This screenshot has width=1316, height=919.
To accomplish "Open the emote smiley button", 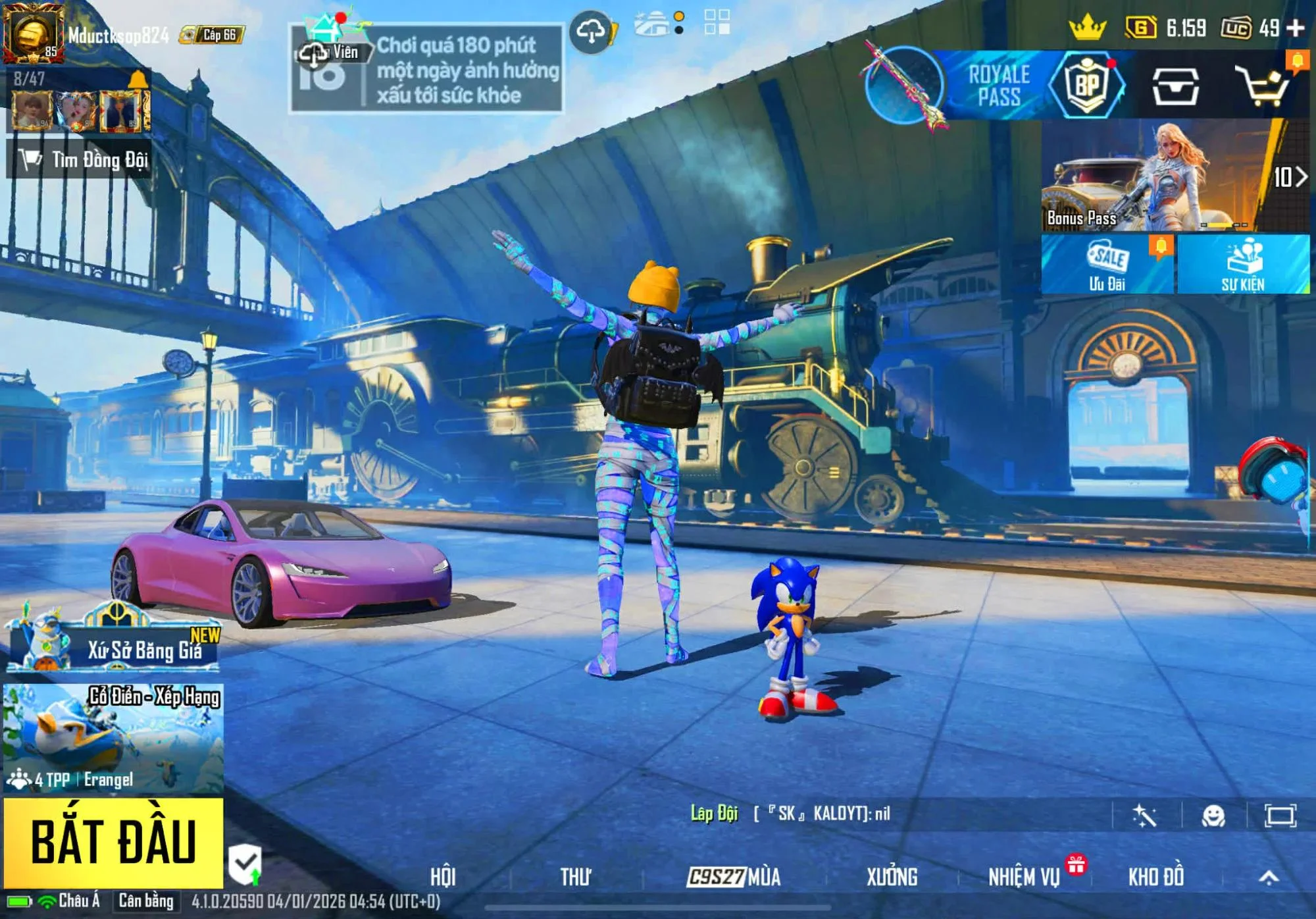I will (1213, 816).
